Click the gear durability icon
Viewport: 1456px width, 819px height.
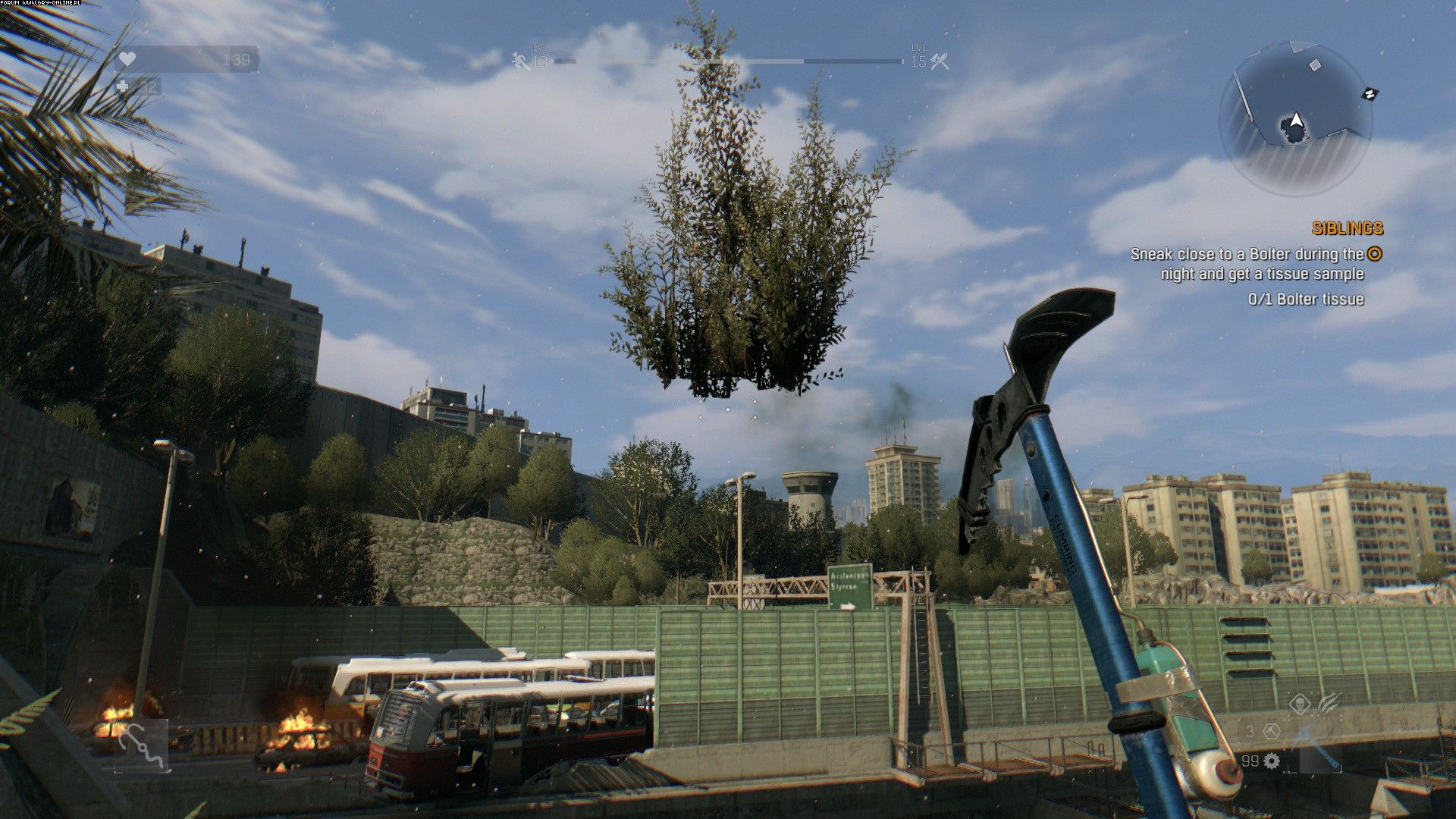(1272, 761)
